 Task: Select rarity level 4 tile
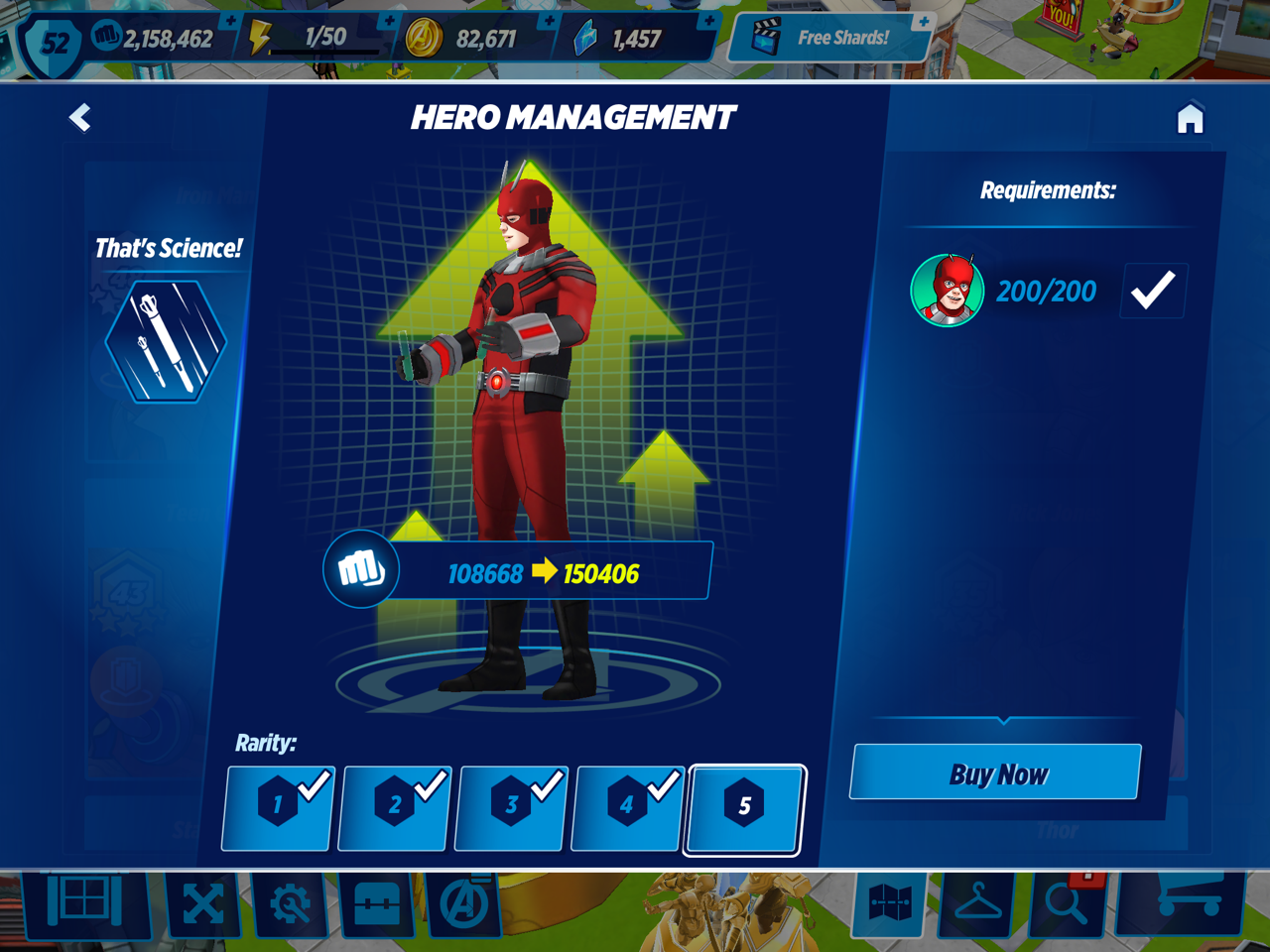(x=627, y=807)
